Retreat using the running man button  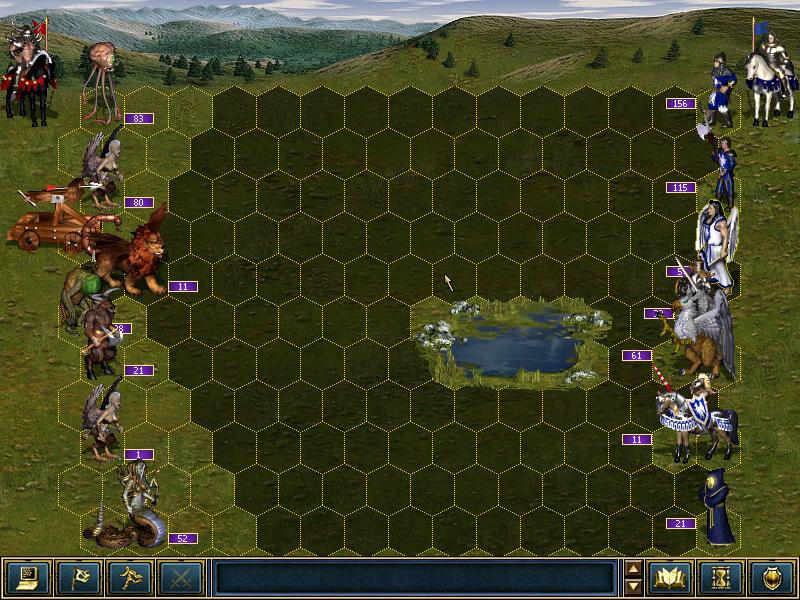(130, 577)
